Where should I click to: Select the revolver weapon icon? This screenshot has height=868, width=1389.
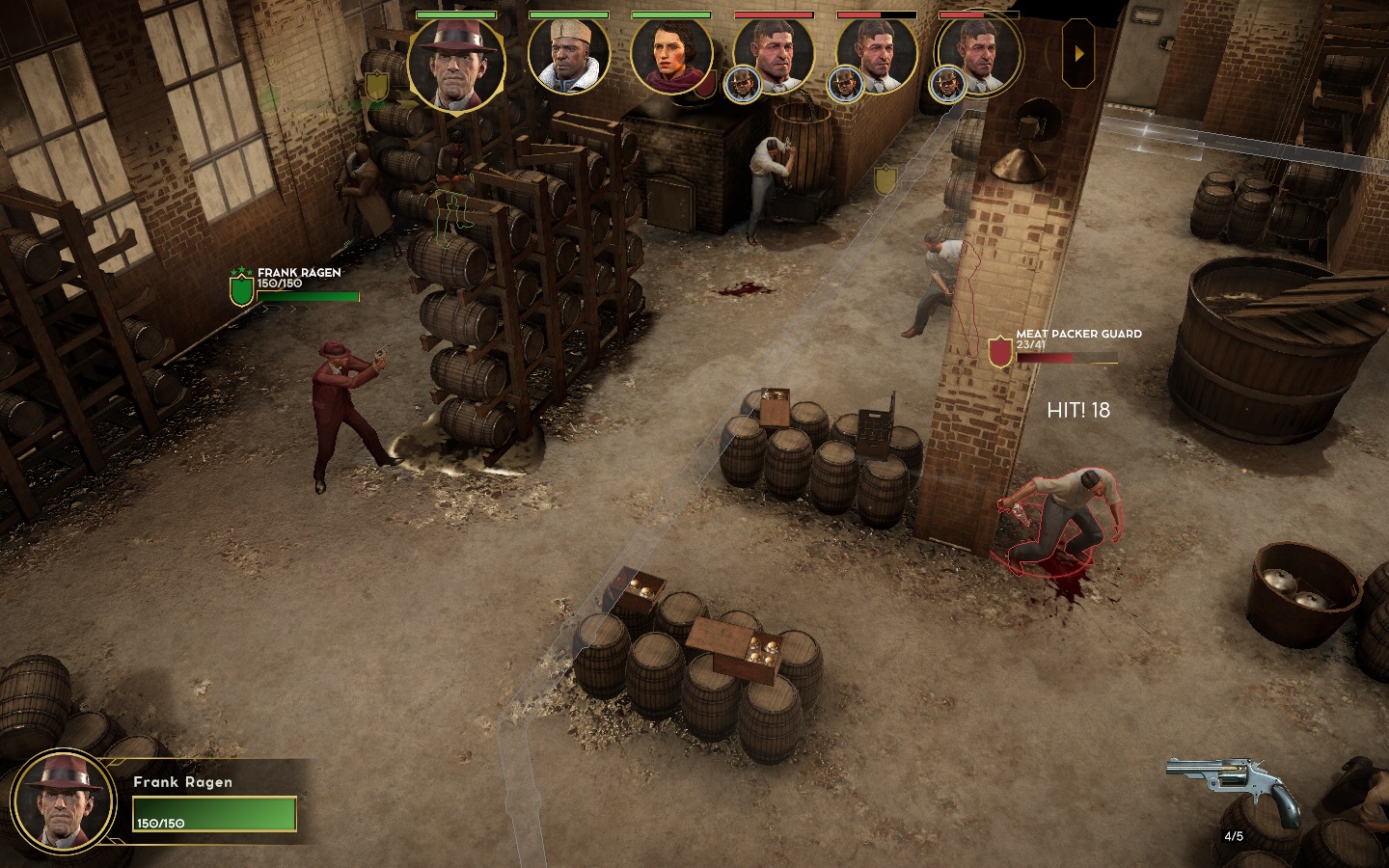tap(1234, 788)
